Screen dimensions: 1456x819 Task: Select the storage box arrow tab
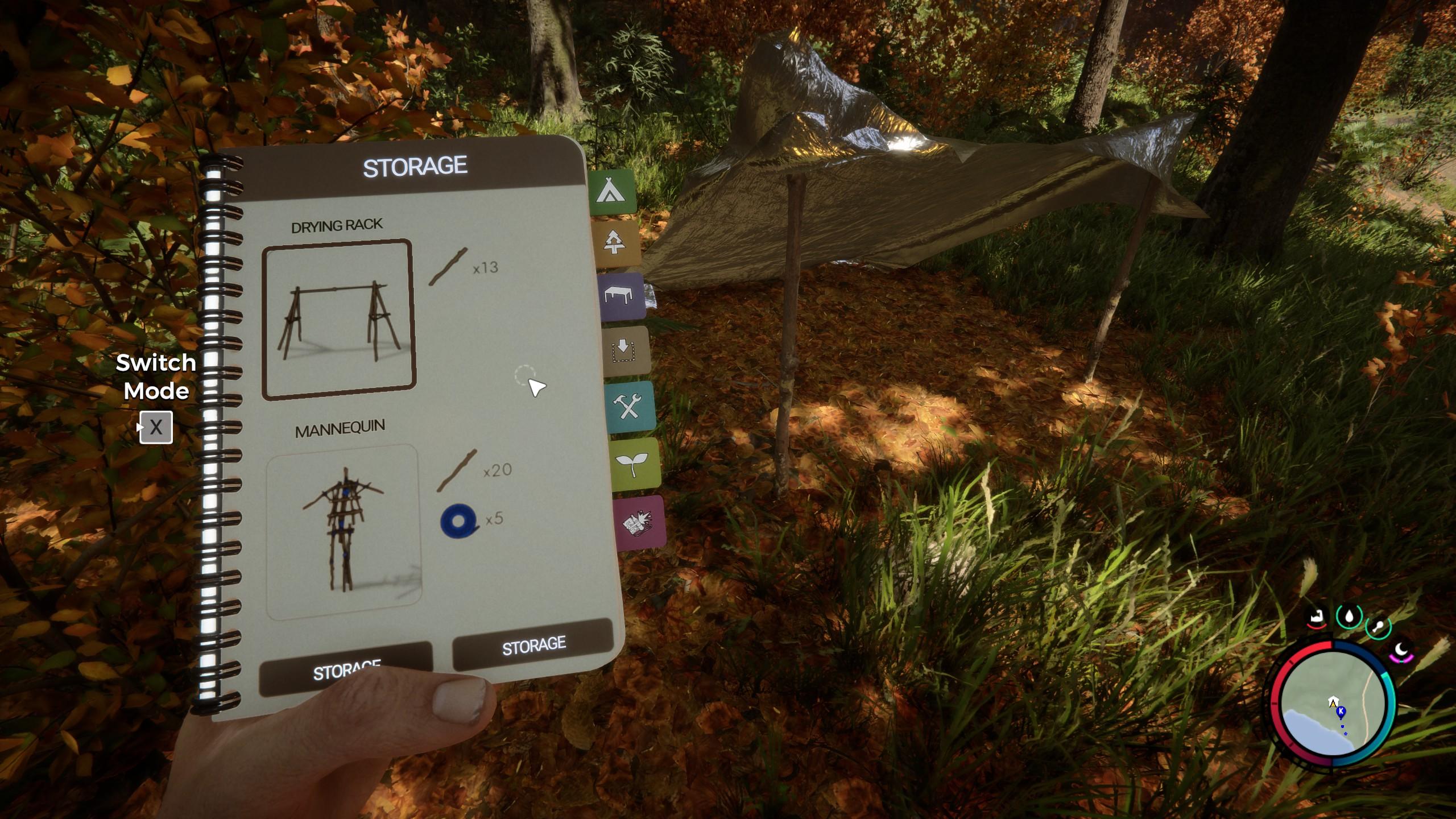tap(625, 350)
